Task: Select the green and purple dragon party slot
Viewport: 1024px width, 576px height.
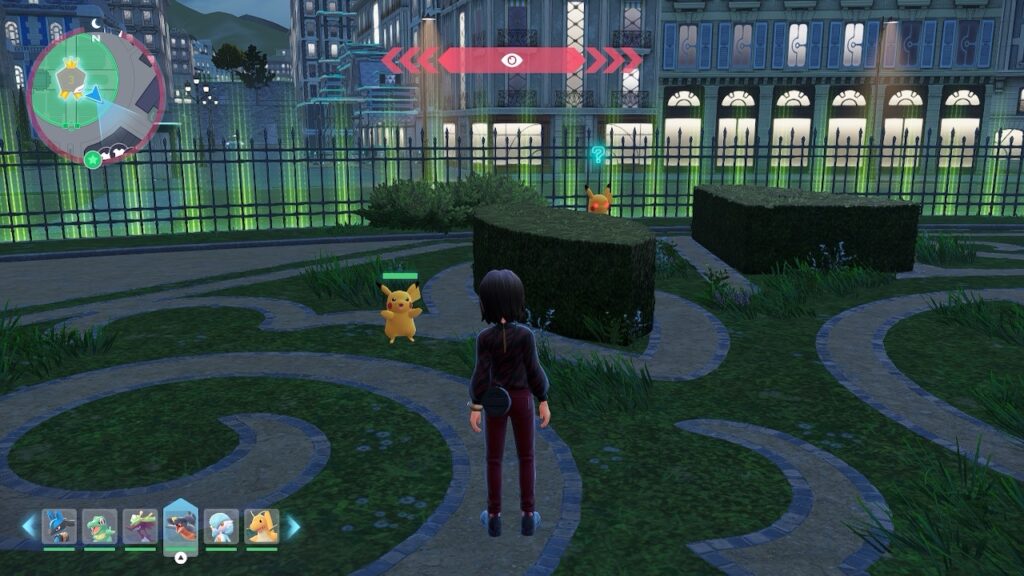Action: point(140,526)
